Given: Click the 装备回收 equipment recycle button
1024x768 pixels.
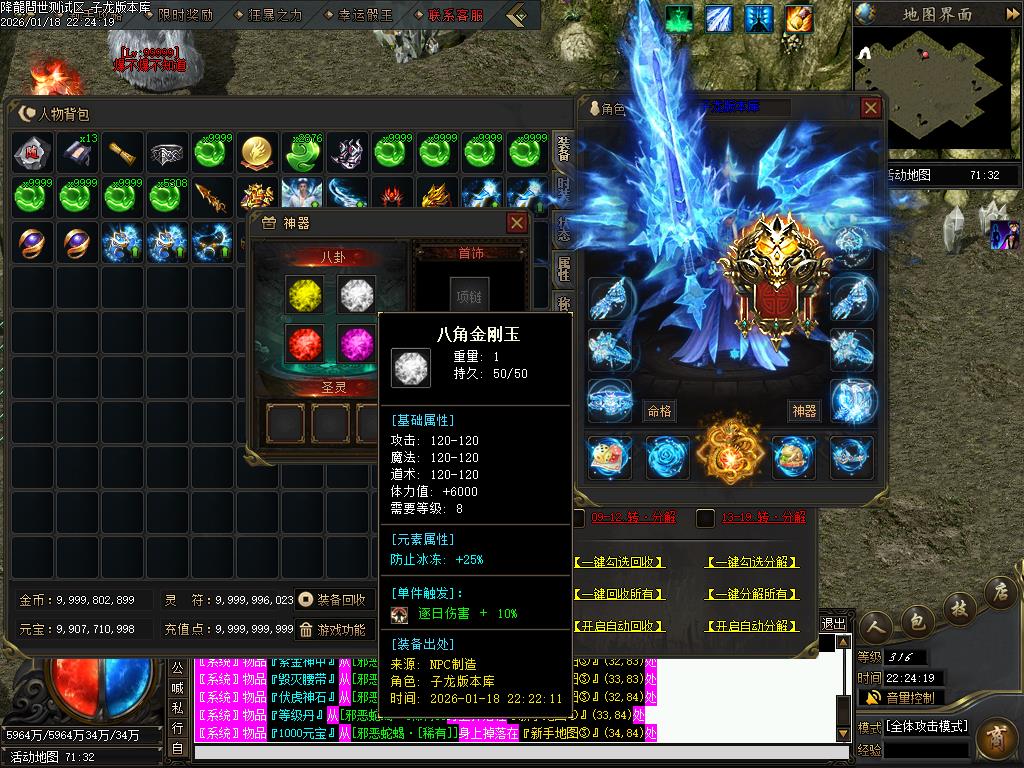Looking at the screenshot, I should 333,600.
